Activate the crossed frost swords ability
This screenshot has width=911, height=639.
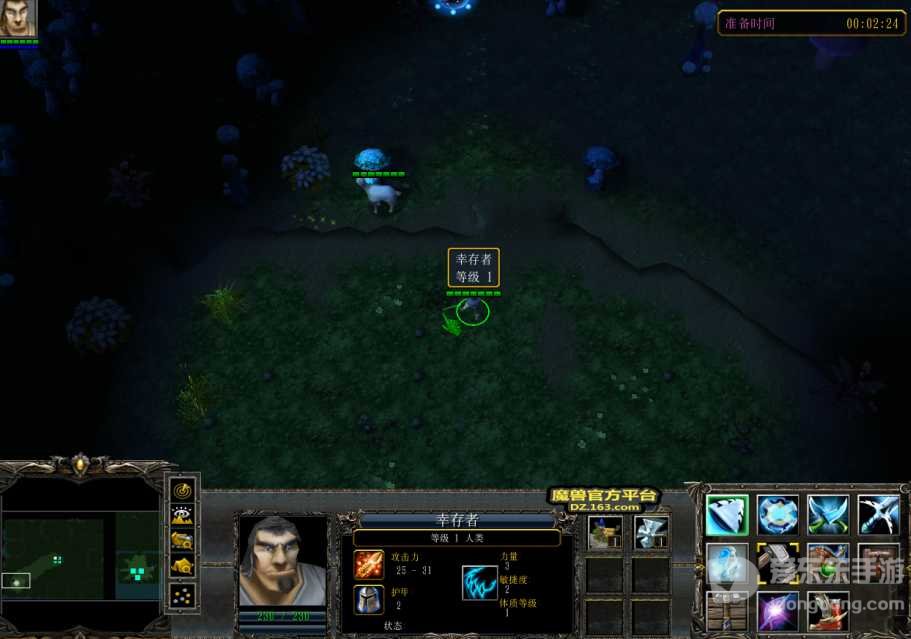click(877, 515)
